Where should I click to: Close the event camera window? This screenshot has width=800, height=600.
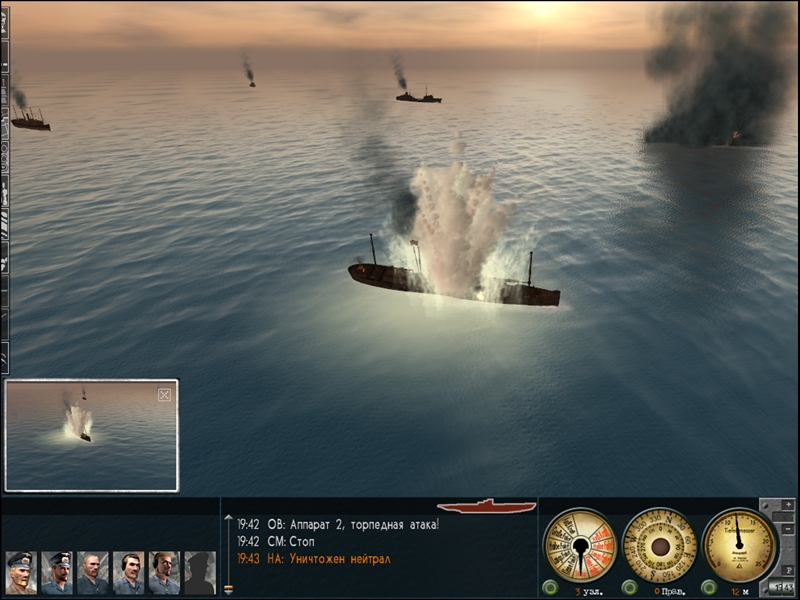[164, 395]
